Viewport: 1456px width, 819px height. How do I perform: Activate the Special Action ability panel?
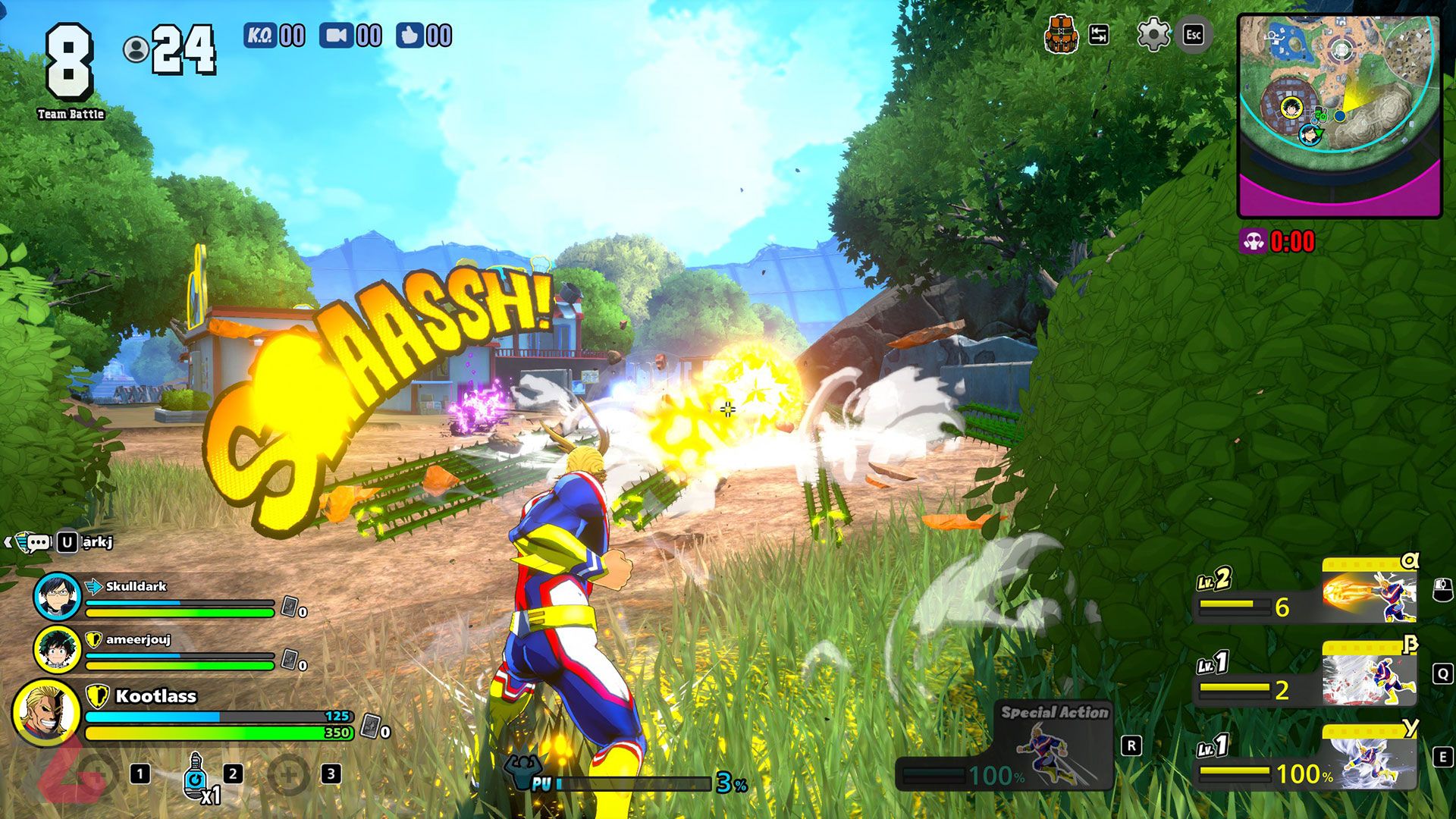pos(1054,747)
